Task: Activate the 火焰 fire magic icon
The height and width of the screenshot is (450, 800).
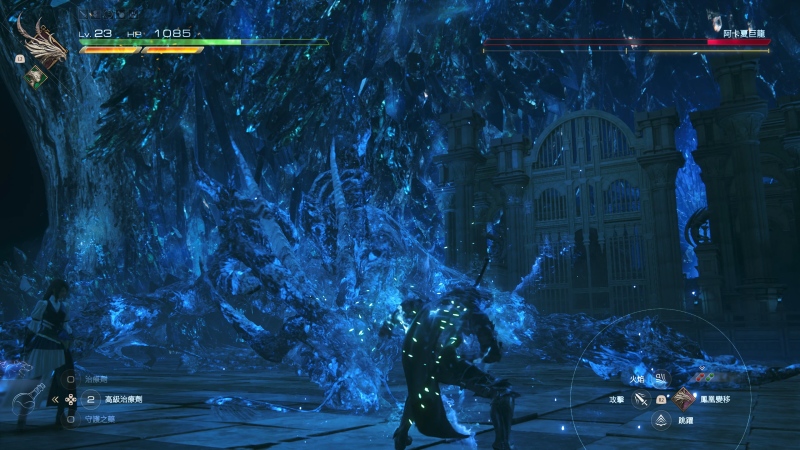Action: pos(661,379)
